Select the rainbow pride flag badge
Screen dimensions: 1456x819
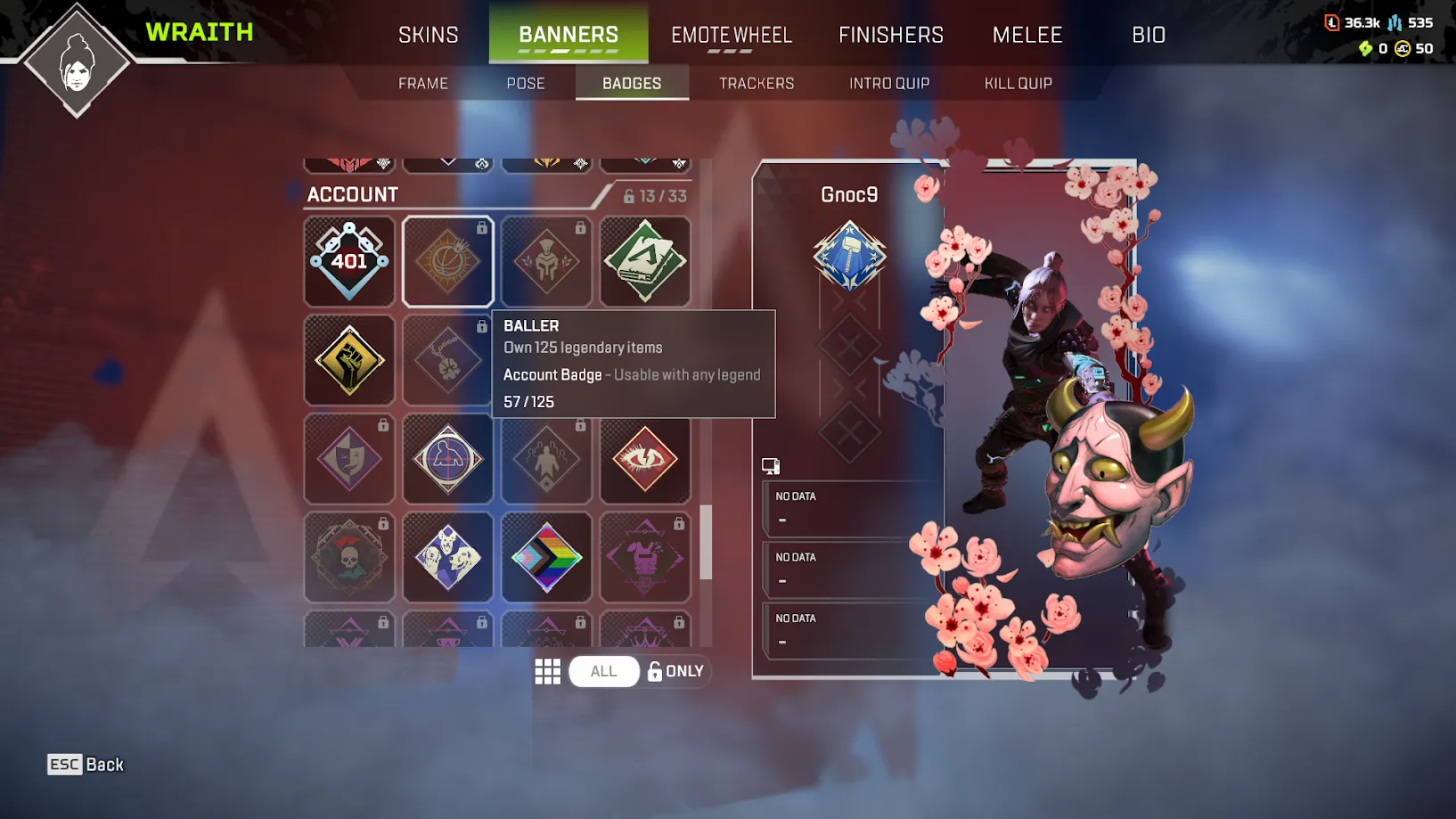point(546,557)
